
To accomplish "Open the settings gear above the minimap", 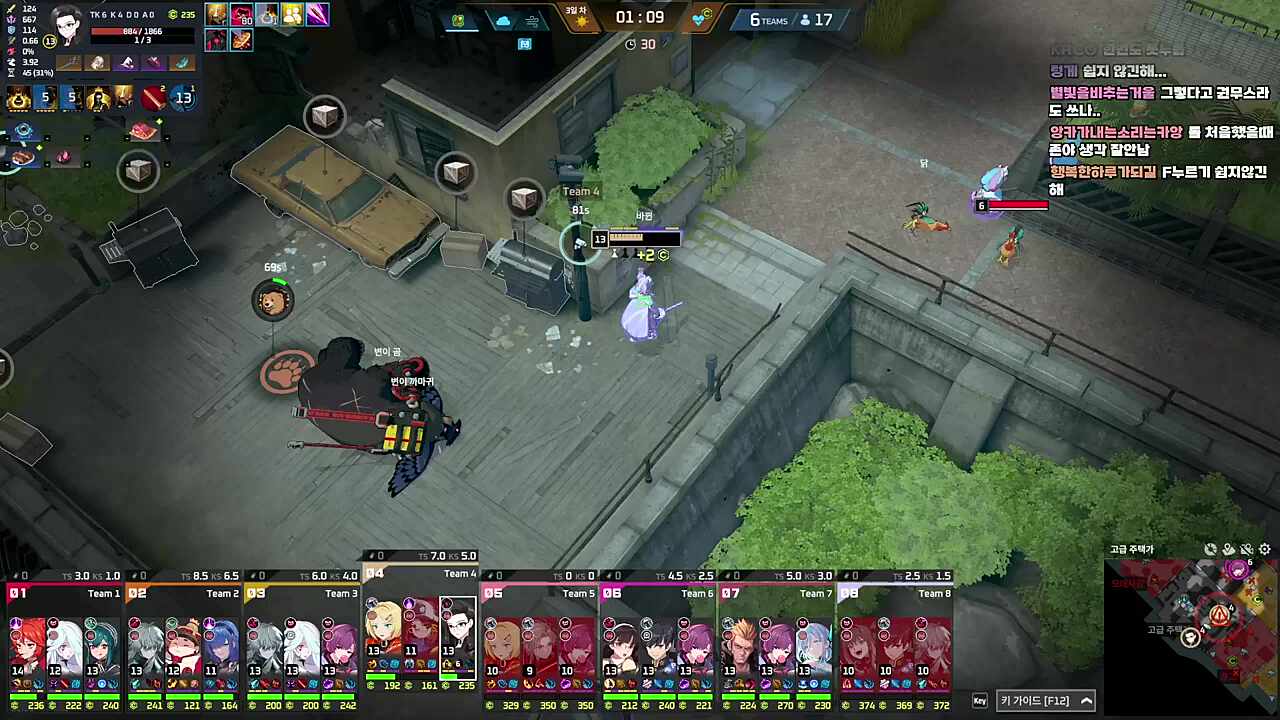I will click(x=1264, y=549).
